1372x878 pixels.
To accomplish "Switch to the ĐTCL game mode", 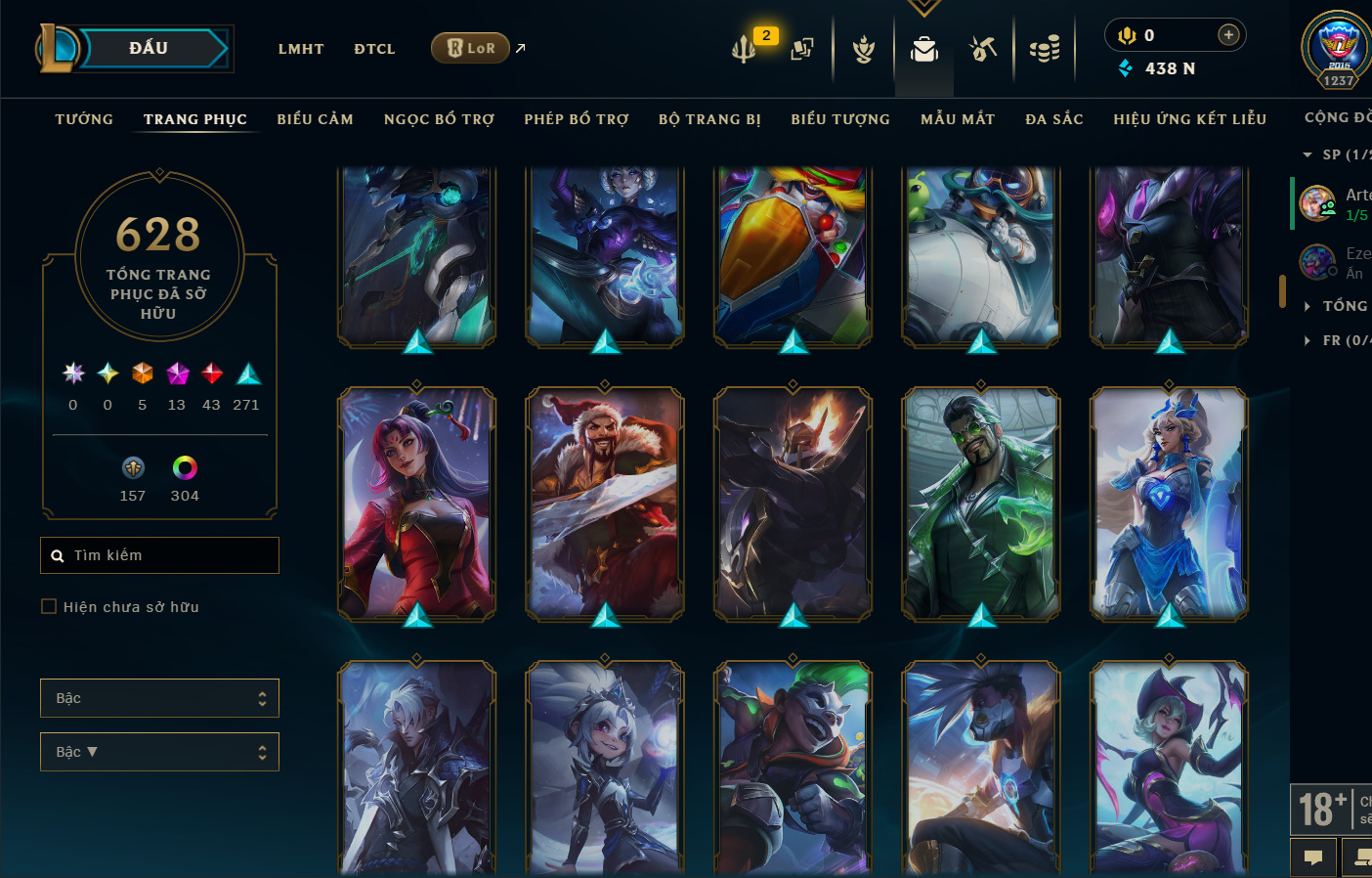I will (x=374, y=49).
